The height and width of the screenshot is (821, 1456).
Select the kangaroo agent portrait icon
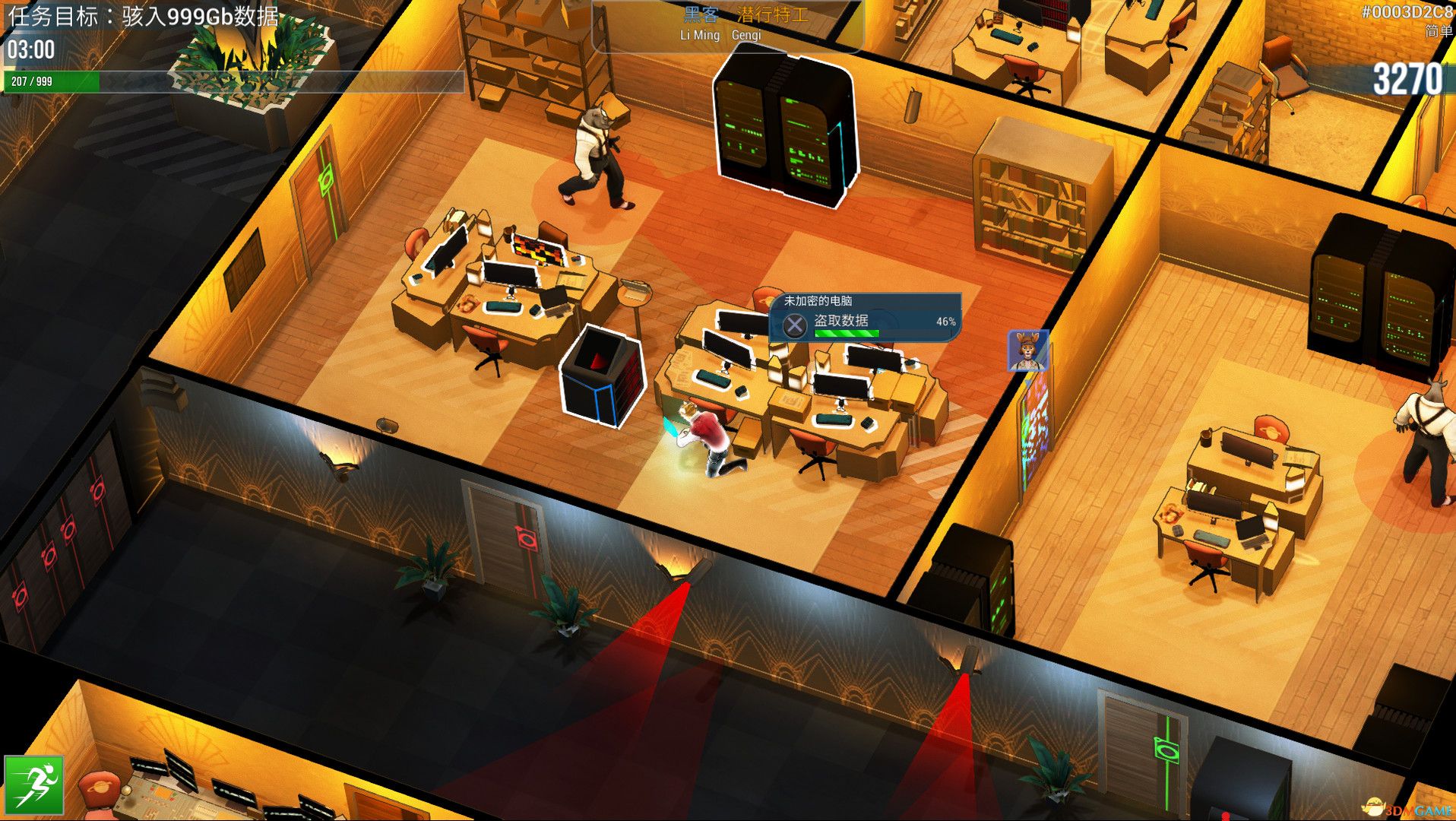[x=1027, y=351]
